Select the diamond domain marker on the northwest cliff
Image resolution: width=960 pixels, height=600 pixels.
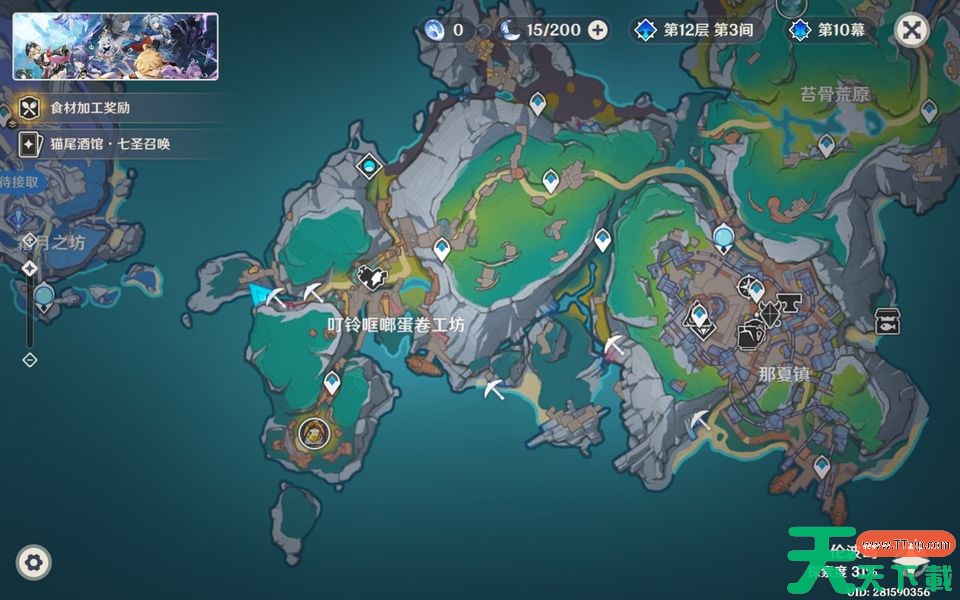coord(370,164)
